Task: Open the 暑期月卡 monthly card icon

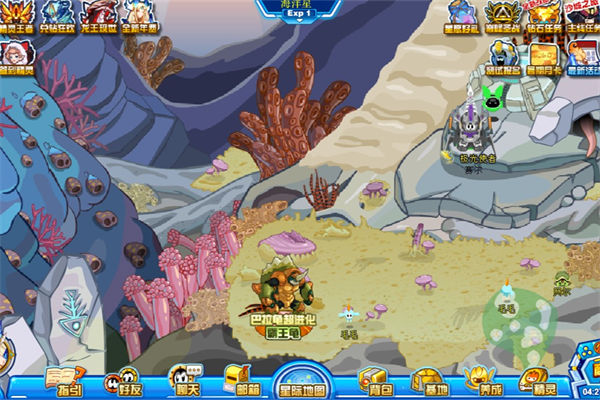Action: 544,57
